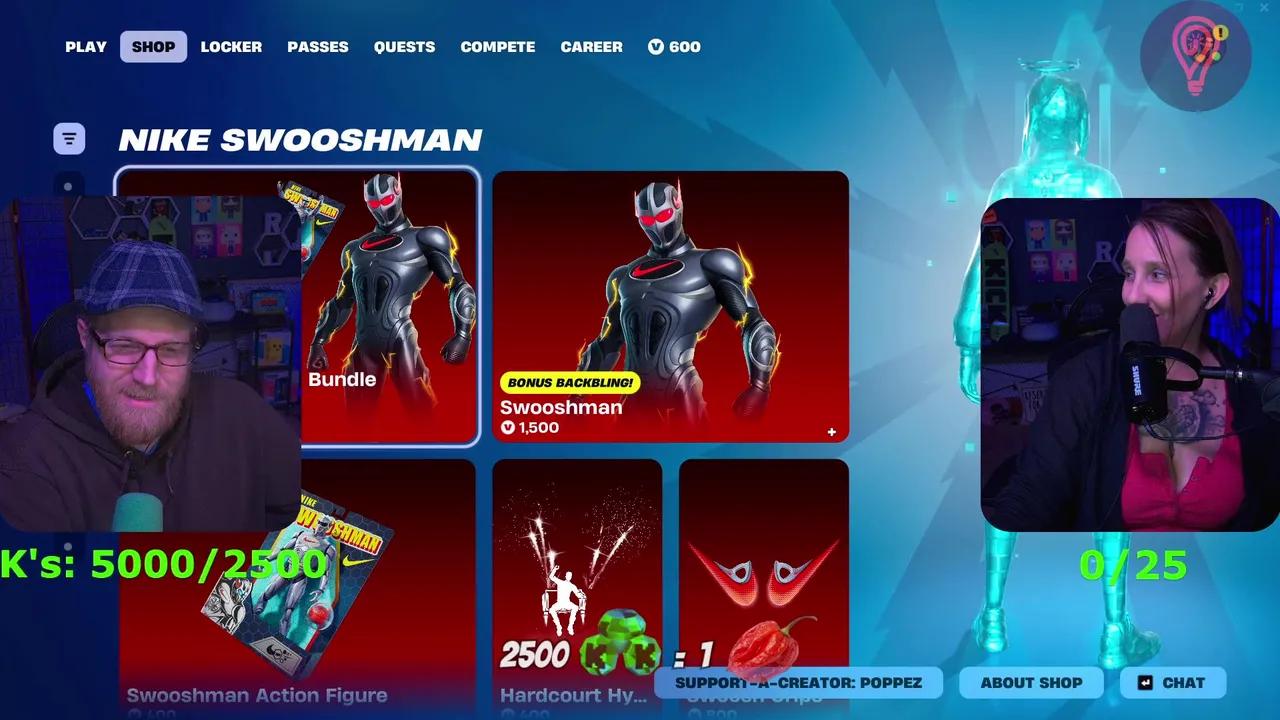Open the CAREER tab
The height and width of the screenshot is (720, 1280).
[x=591, y=46]
